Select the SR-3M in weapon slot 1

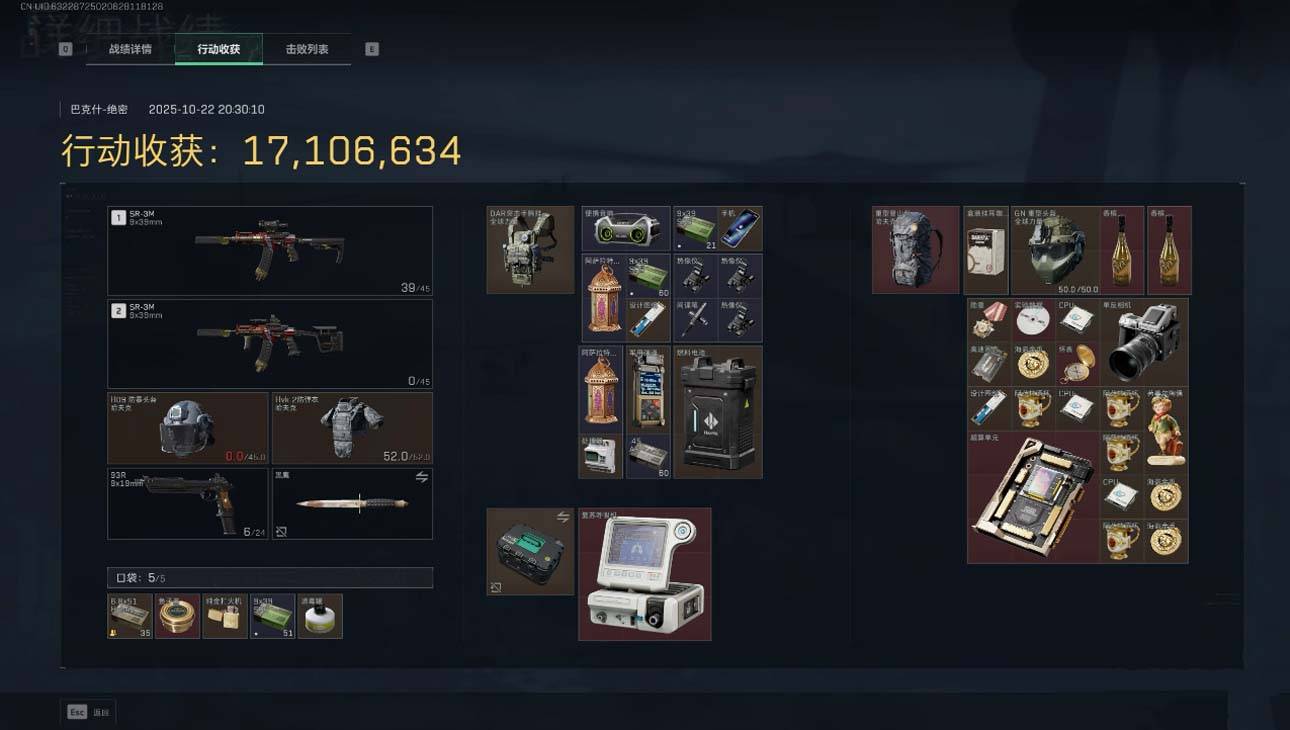pos(270,250)
